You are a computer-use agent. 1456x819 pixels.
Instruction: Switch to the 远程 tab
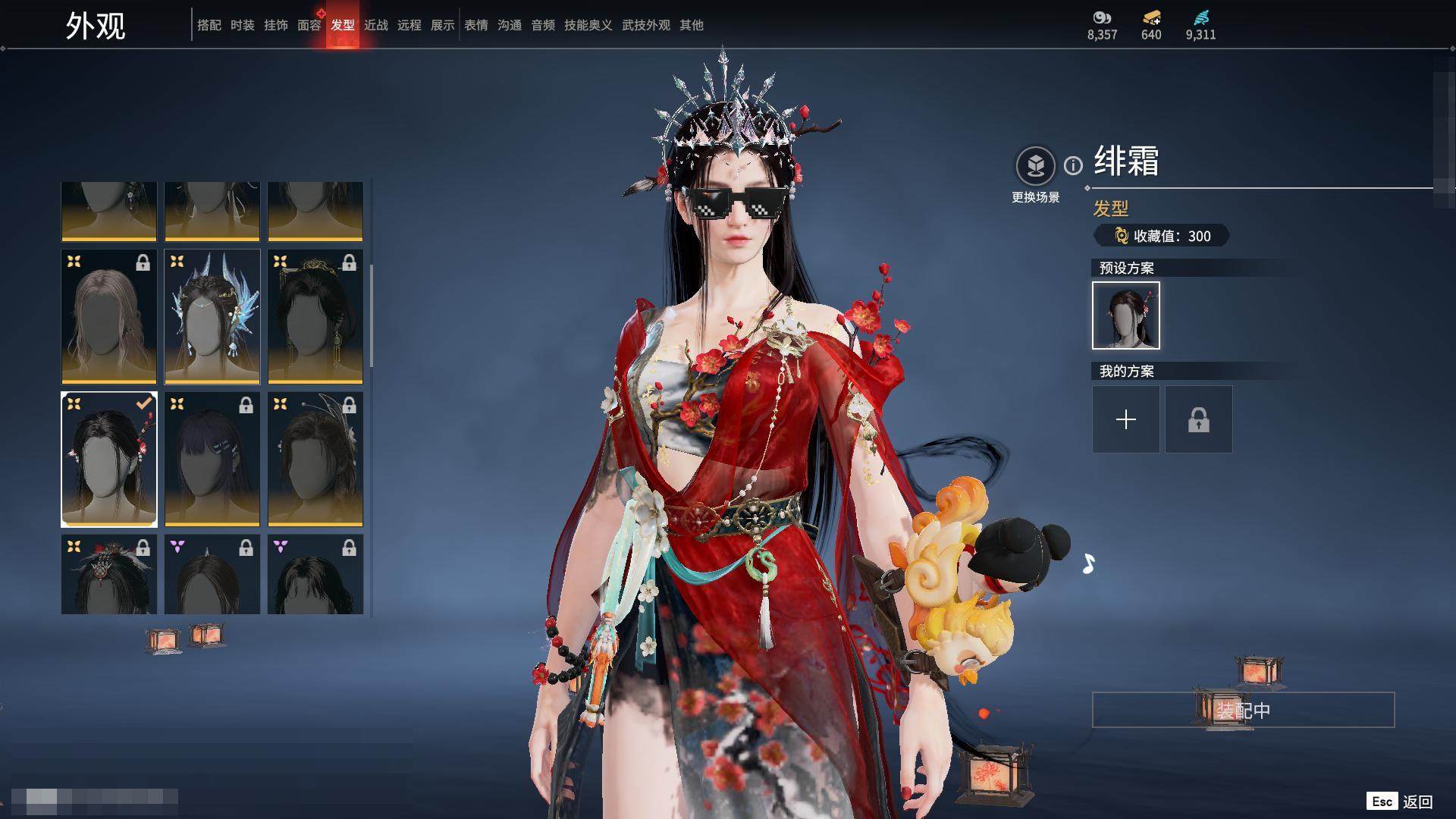(x=409, y=25)
